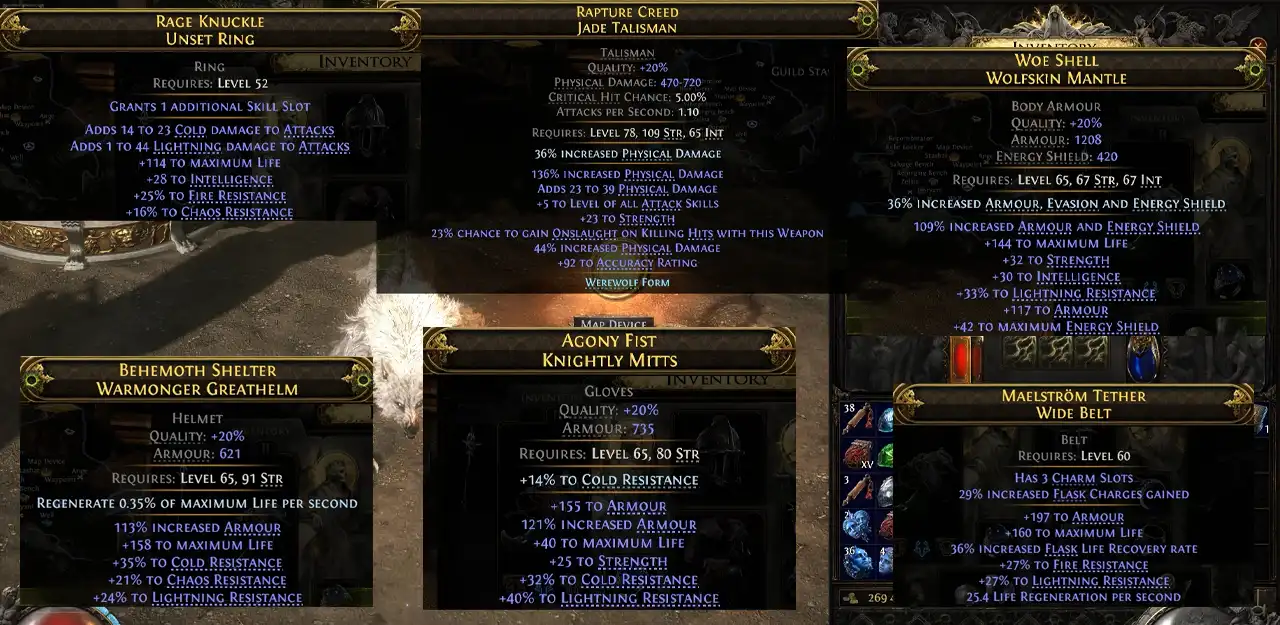
Task: Select the blue mana flask slot
Action: 1141,360
